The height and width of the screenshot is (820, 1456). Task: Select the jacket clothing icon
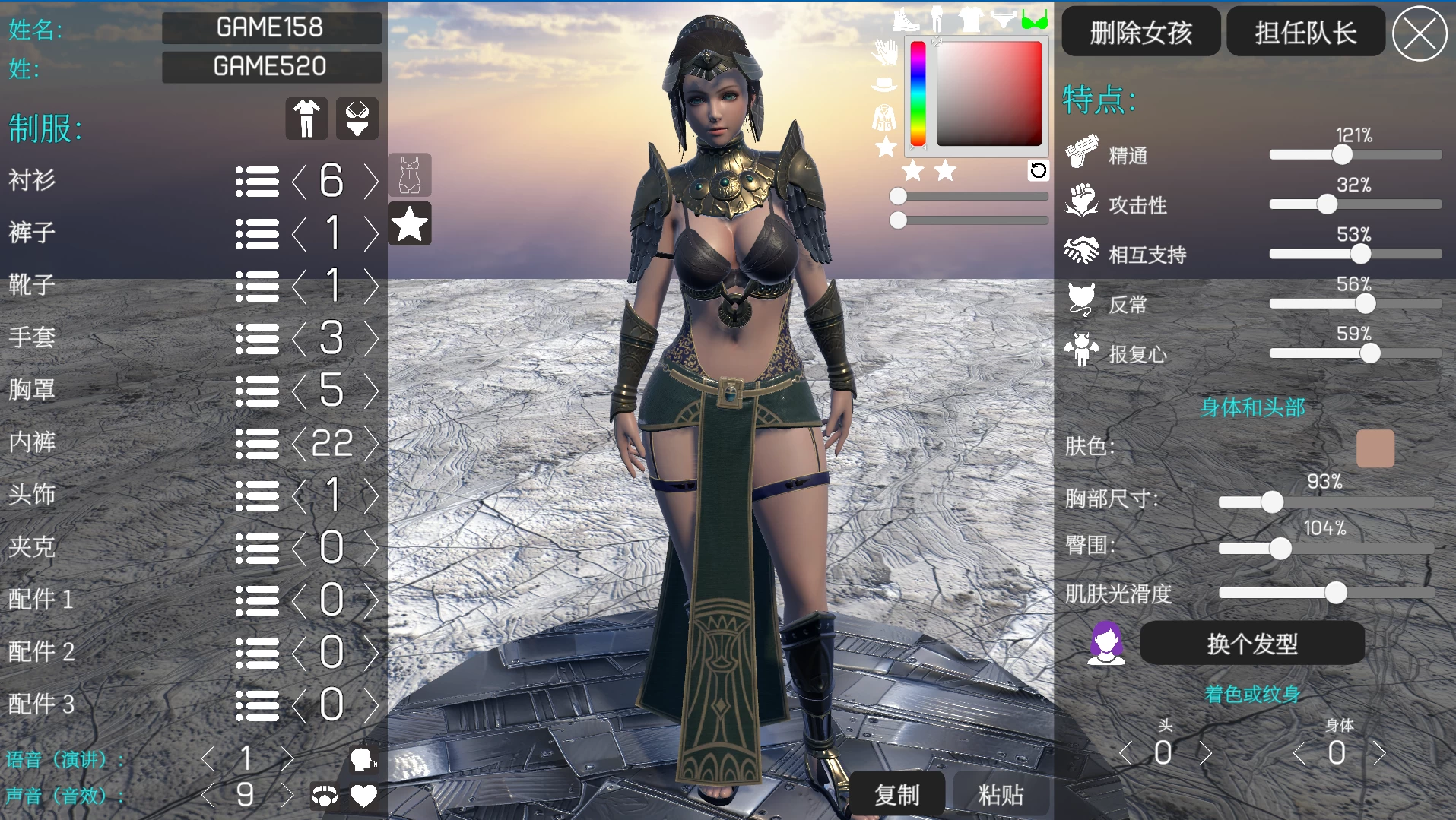click(883, 119)
